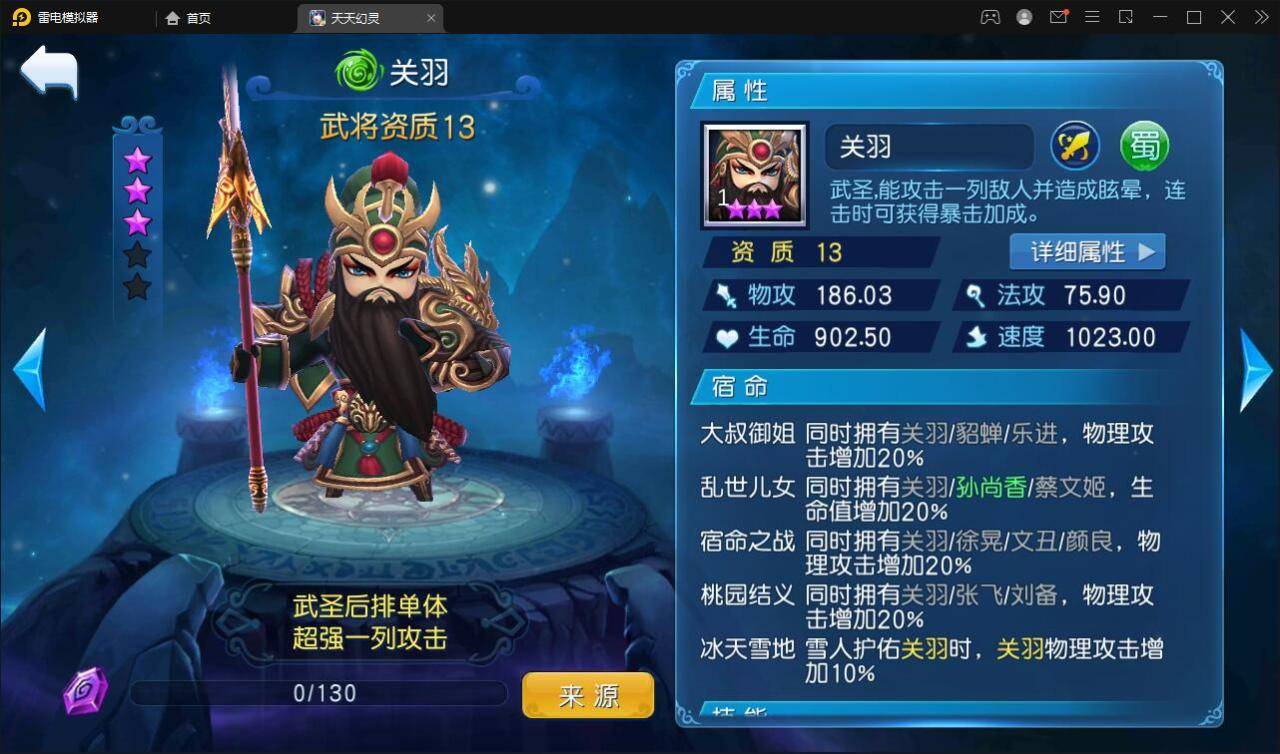Image resolution: width=1280 pixels, height=754 pixels.
Task: Click the life (生命) heart icon
Action: coord(727,337)
